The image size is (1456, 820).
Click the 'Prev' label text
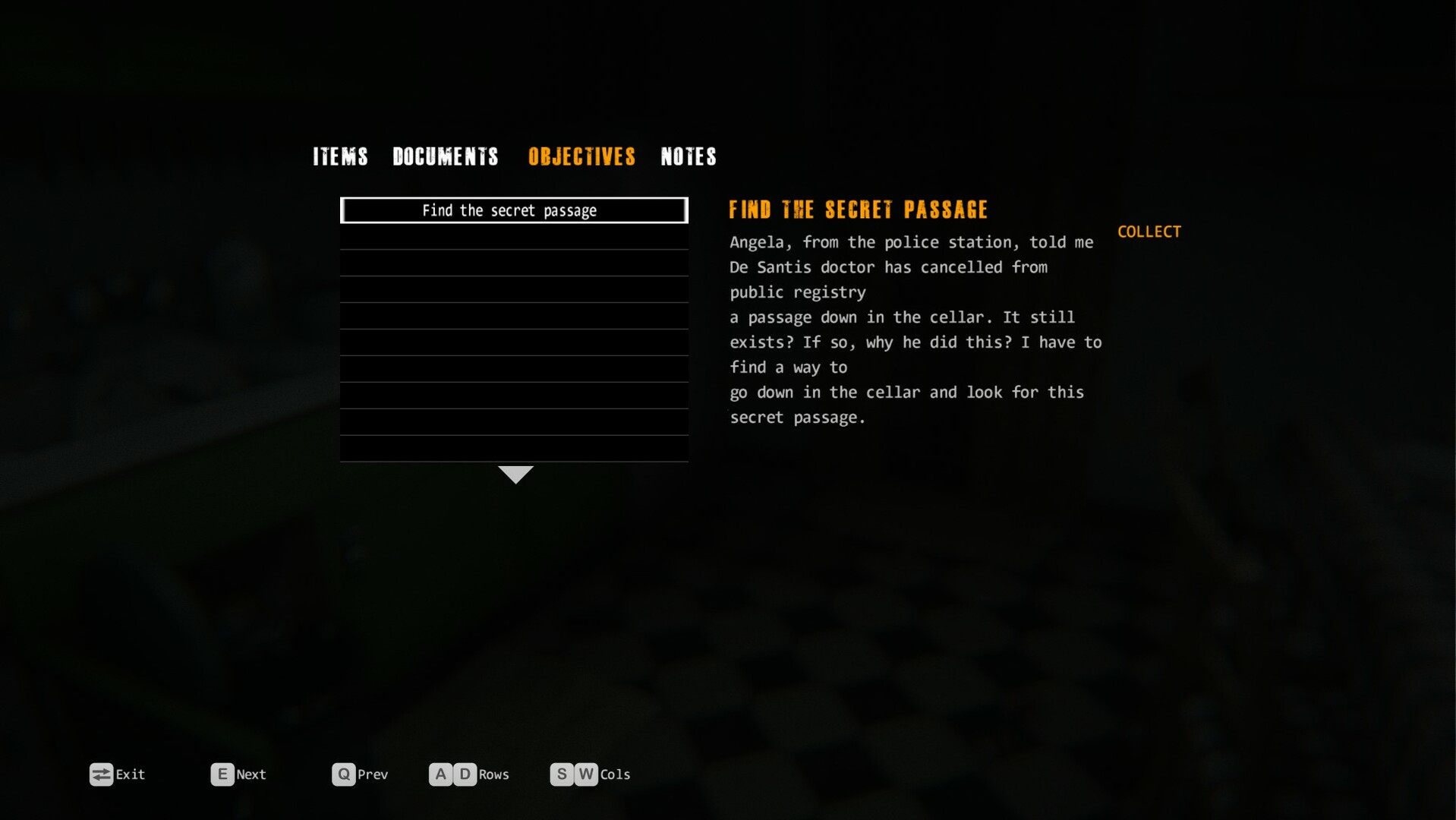373,774
